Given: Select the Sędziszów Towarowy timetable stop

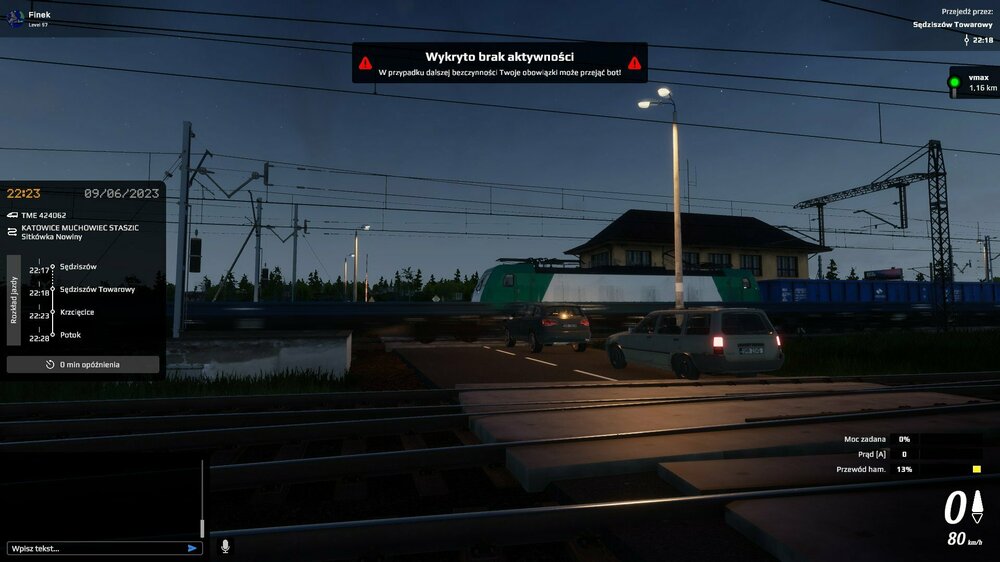Looking at the screenshot, I should 97,289.
